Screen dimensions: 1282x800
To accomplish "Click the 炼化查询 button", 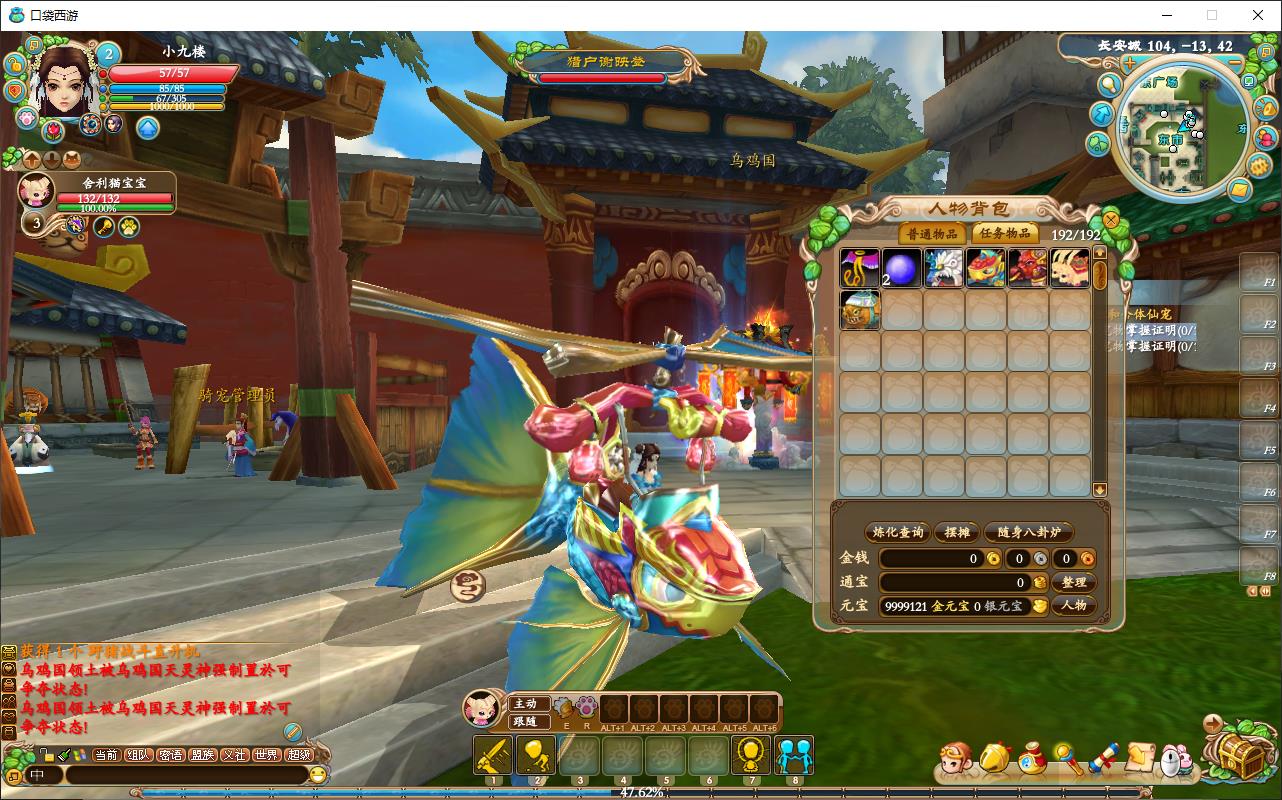I will (x=897, y=532).
